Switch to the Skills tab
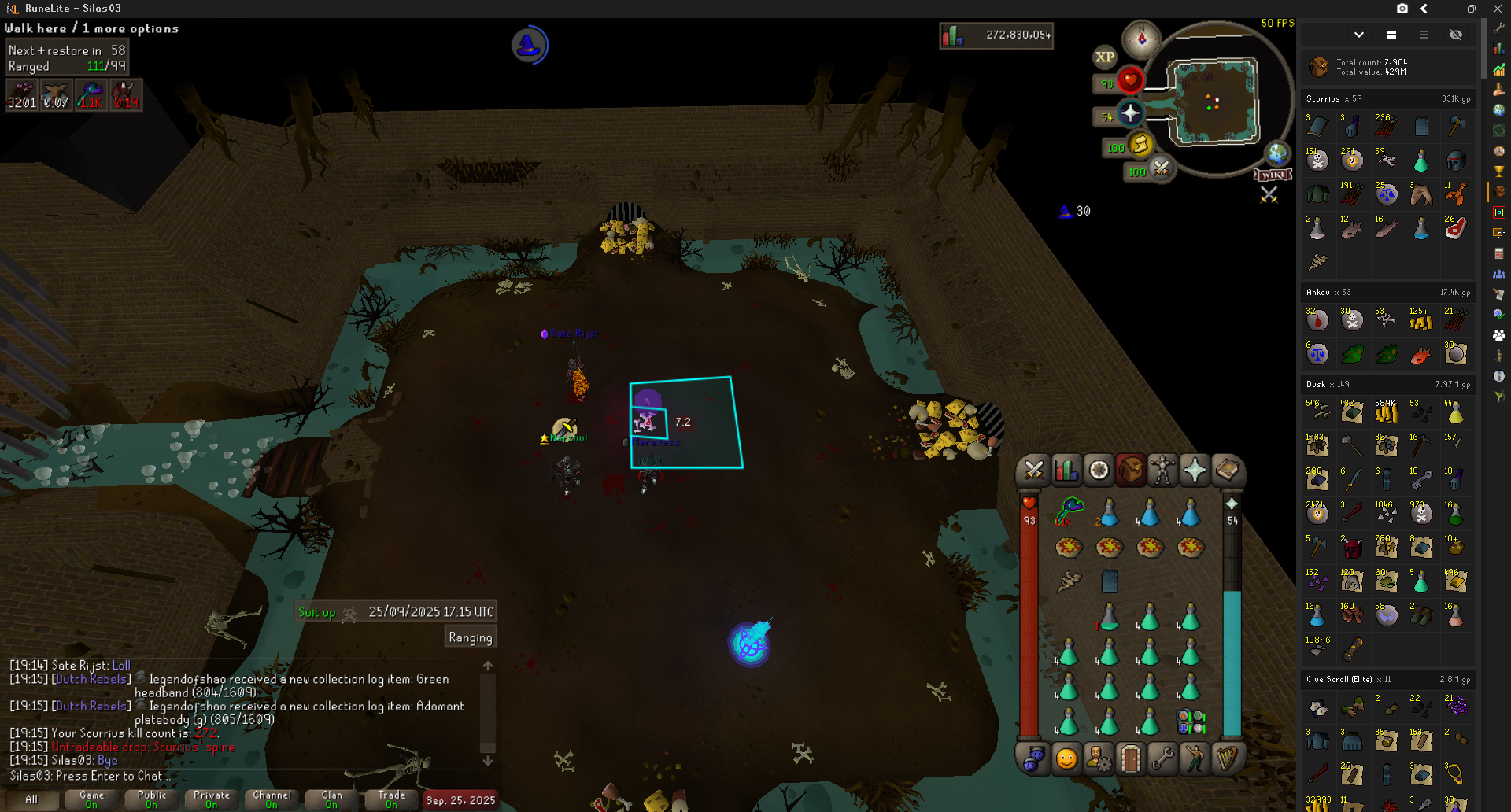Screen dimensions: 1511x812 [x=1066, y=471]
